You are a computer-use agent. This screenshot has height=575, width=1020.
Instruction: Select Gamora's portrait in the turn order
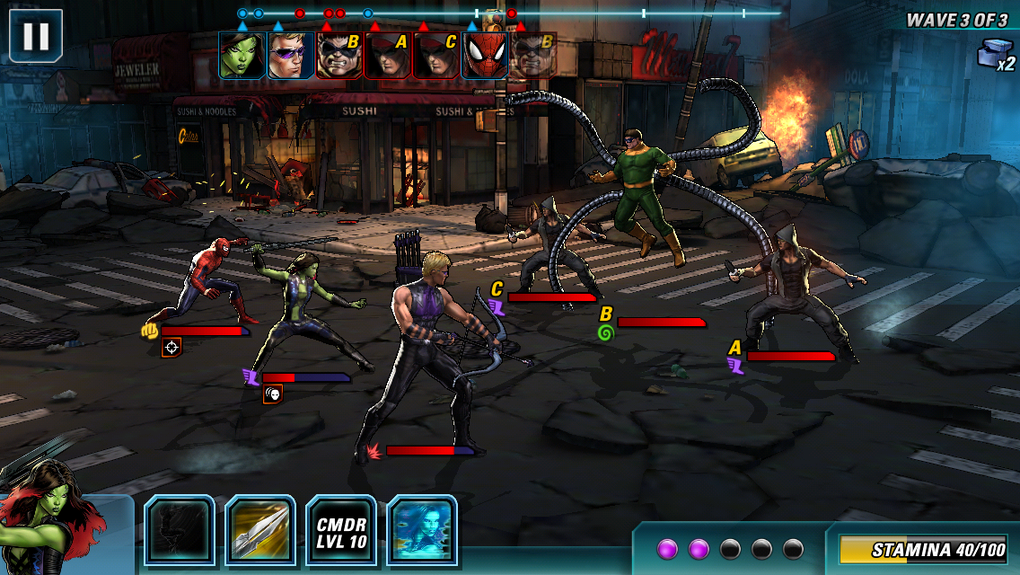click(242, 55)
